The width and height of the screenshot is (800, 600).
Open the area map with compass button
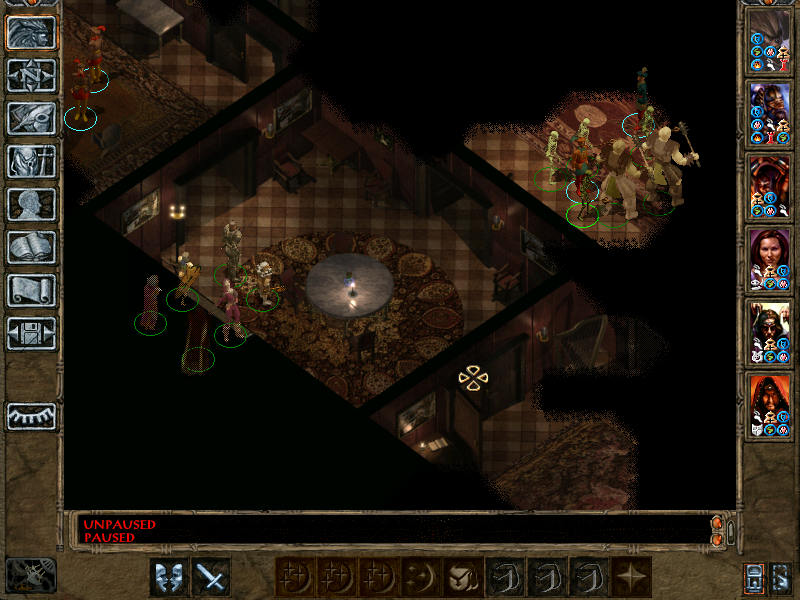(32, 75)
